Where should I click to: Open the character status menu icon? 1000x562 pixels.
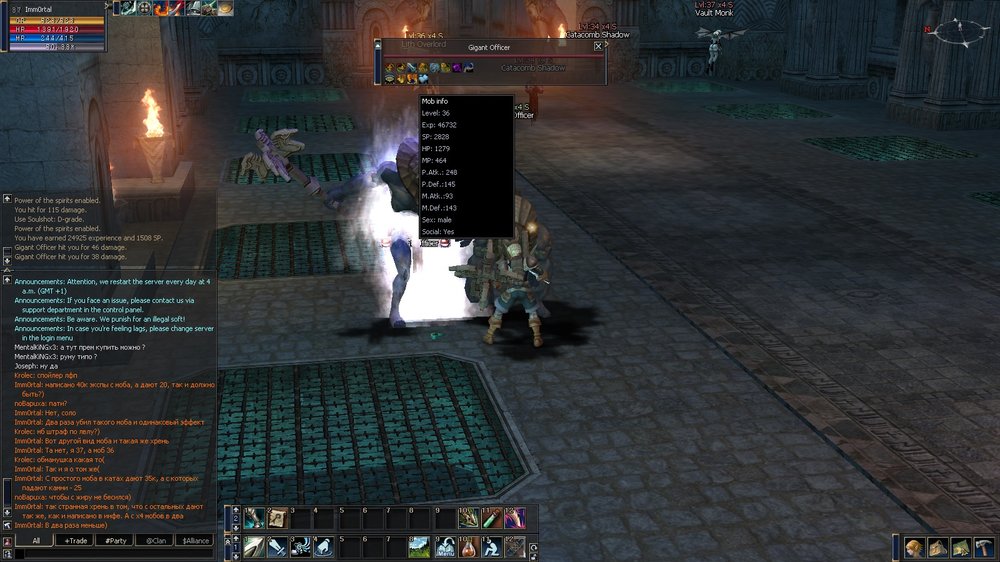[914, 547]
